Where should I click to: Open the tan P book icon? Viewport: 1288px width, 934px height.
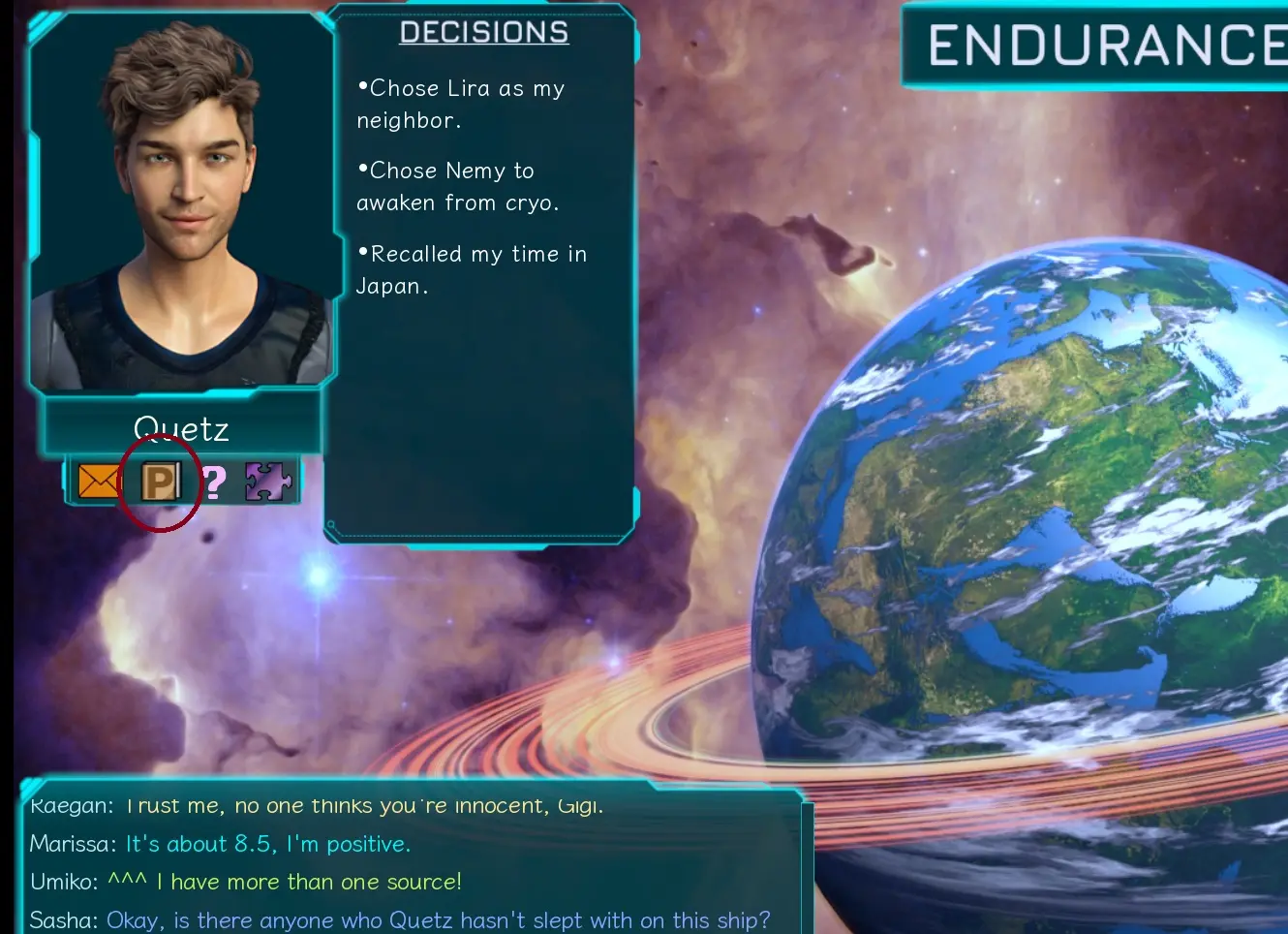click(x=161, y=481)
